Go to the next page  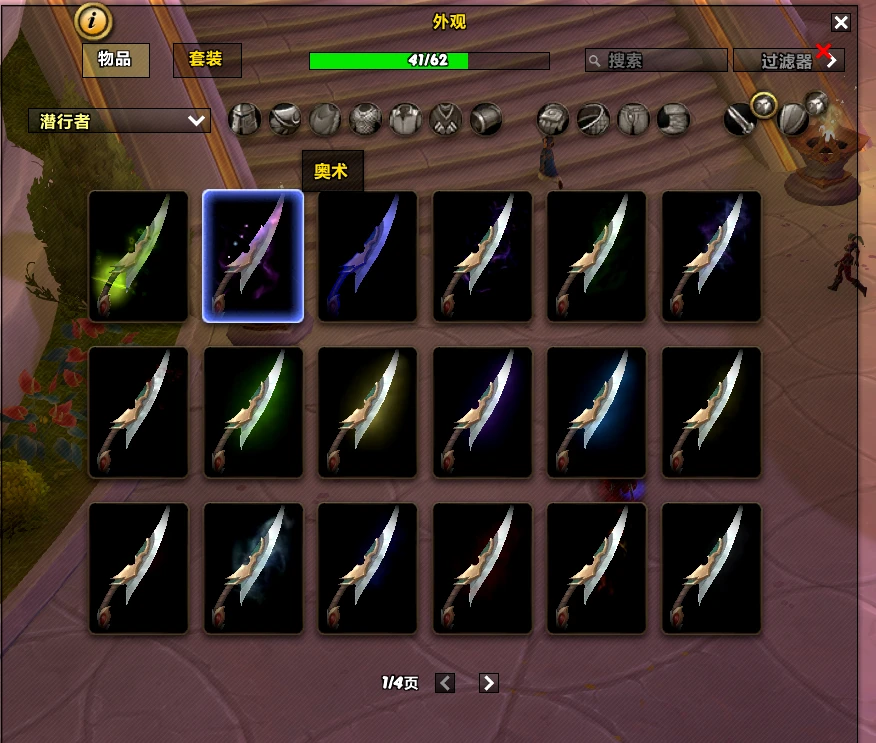[489, 683]
